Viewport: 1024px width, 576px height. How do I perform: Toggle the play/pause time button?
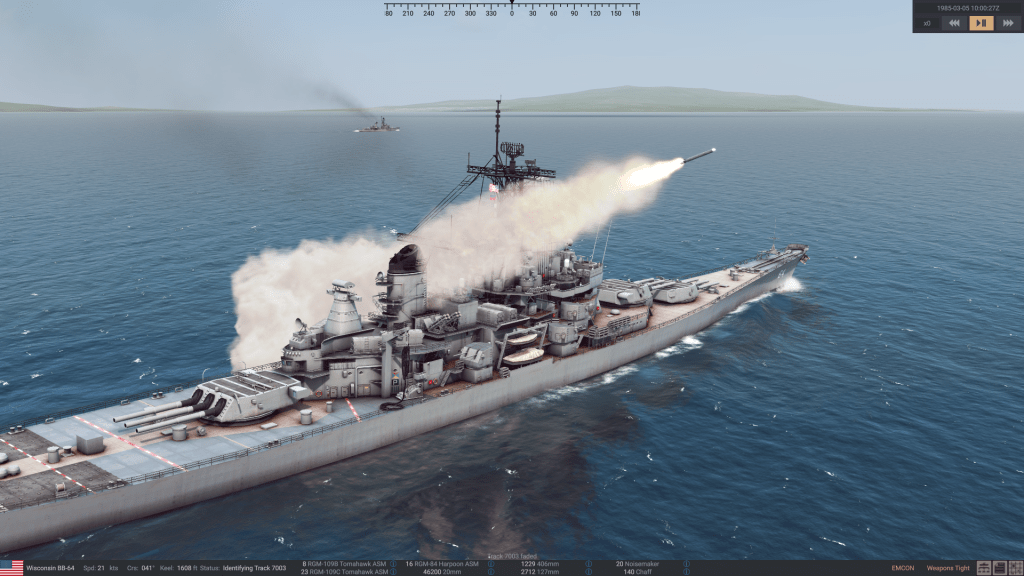[x=981, y=23]
